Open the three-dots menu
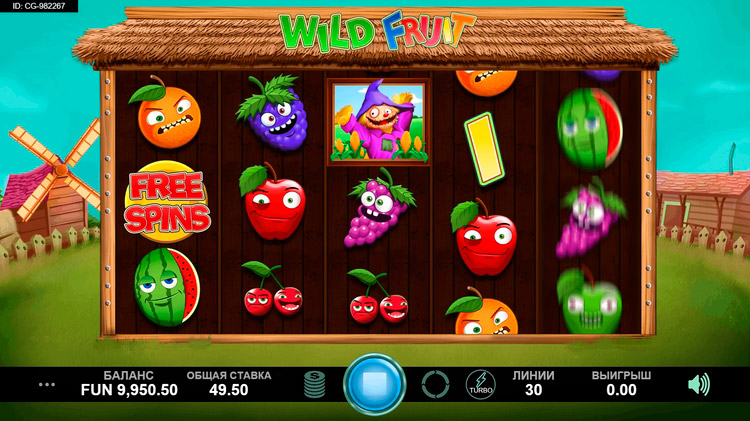The image size is (750, 421). coord(46,384)
